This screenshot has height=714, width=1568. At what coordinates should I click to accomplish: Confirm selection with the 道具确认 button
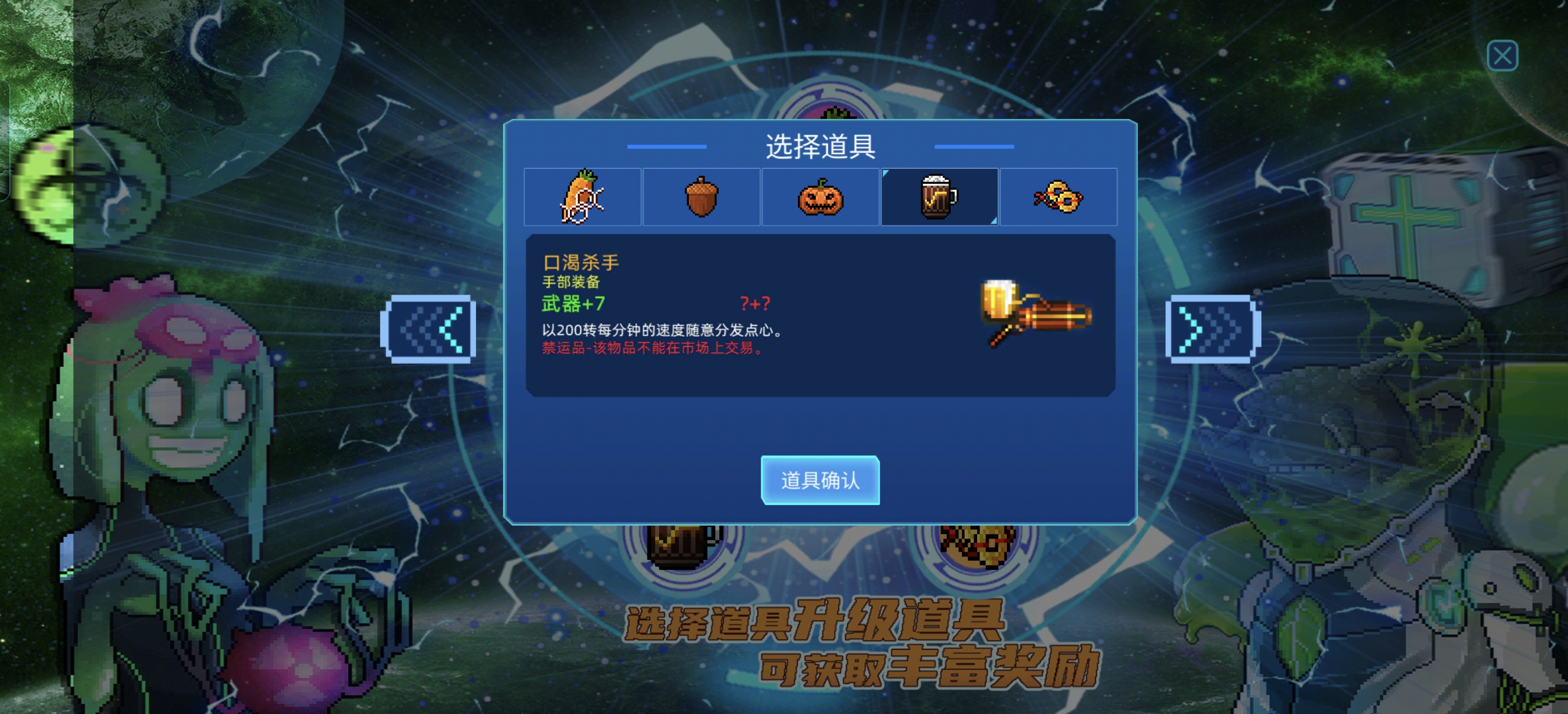tap(821, 481)
